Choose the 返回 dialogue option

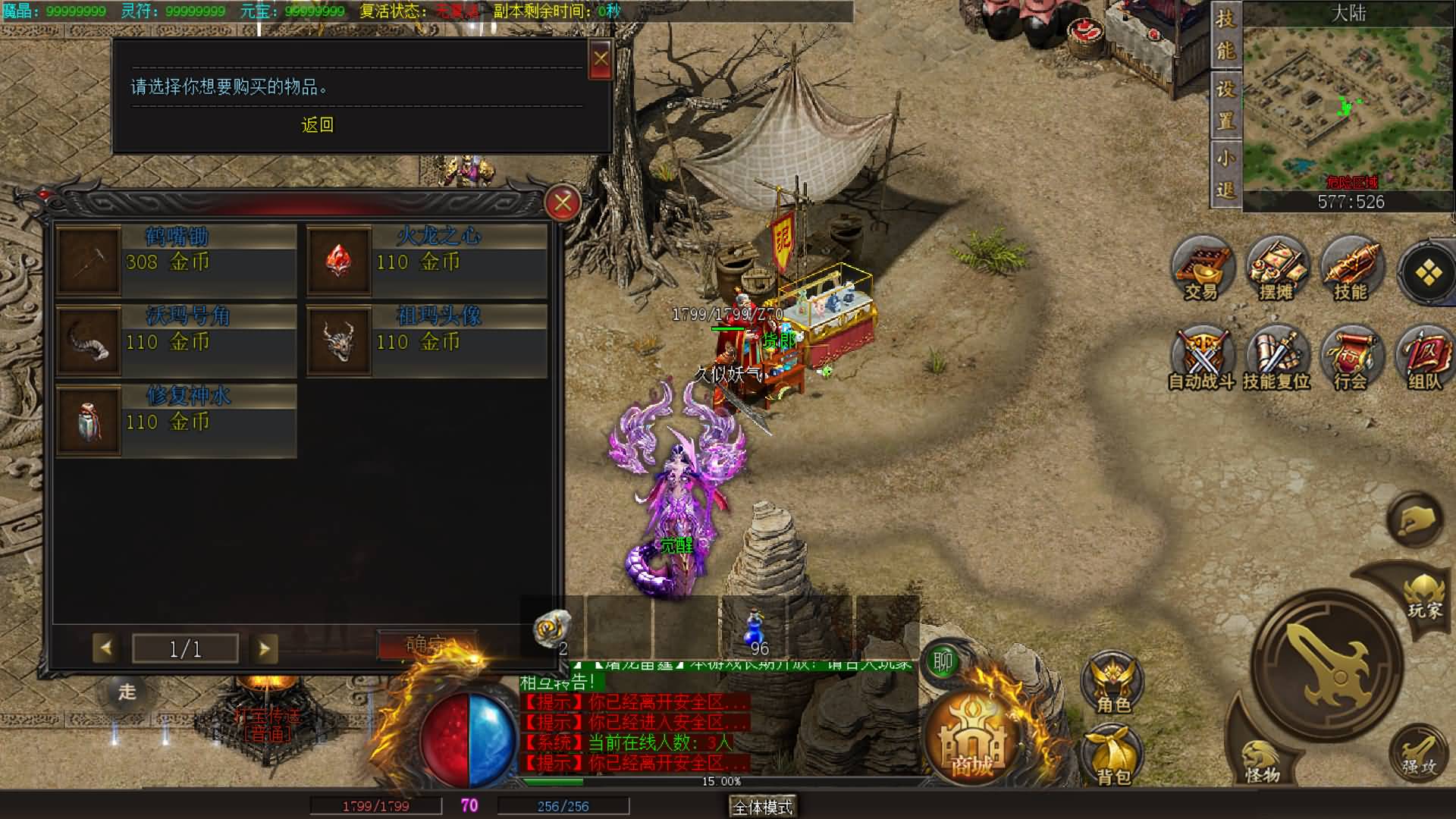click(x=317, y=125)
